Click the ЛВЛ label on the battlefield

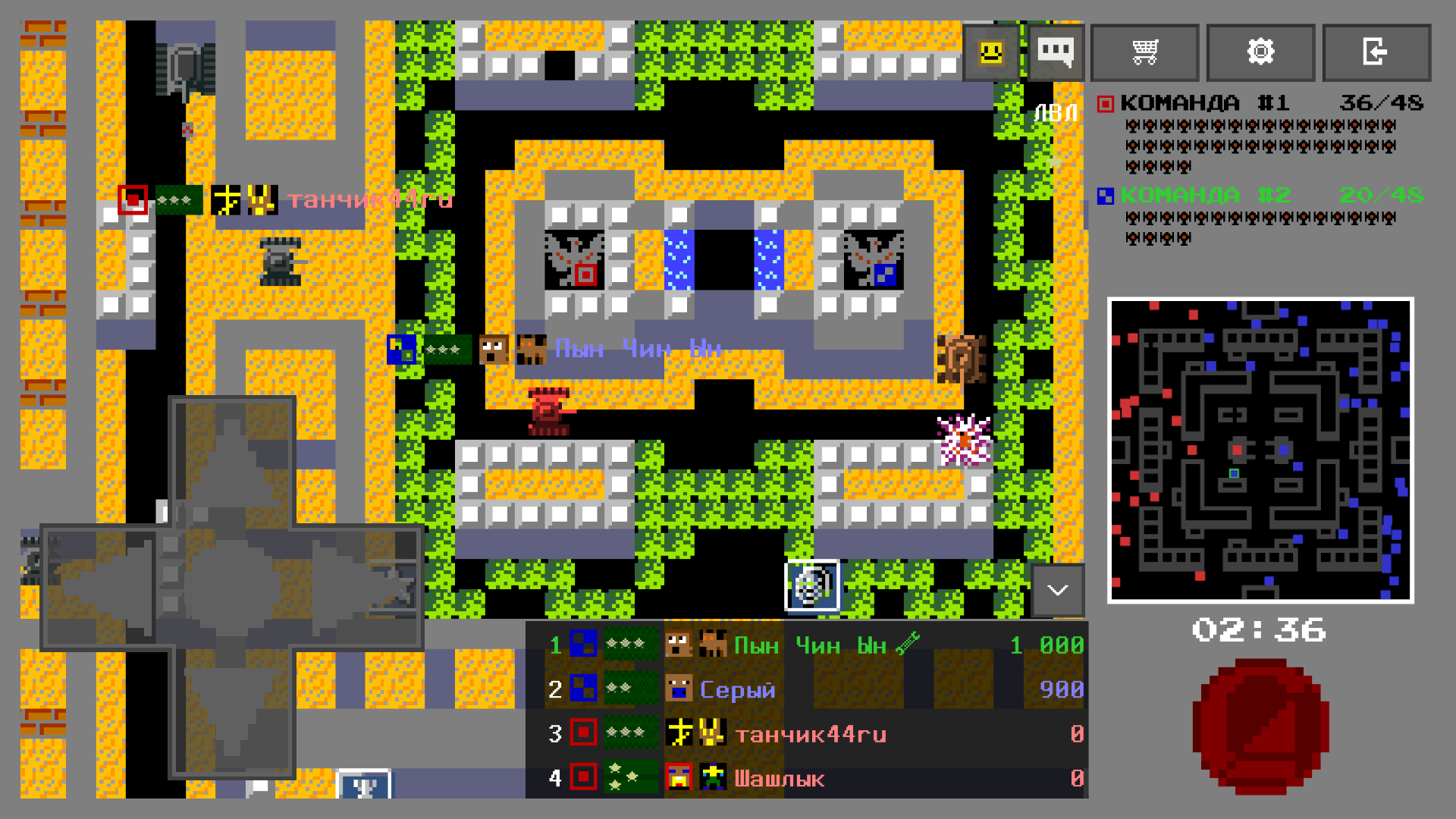[x=1056, y=111]
